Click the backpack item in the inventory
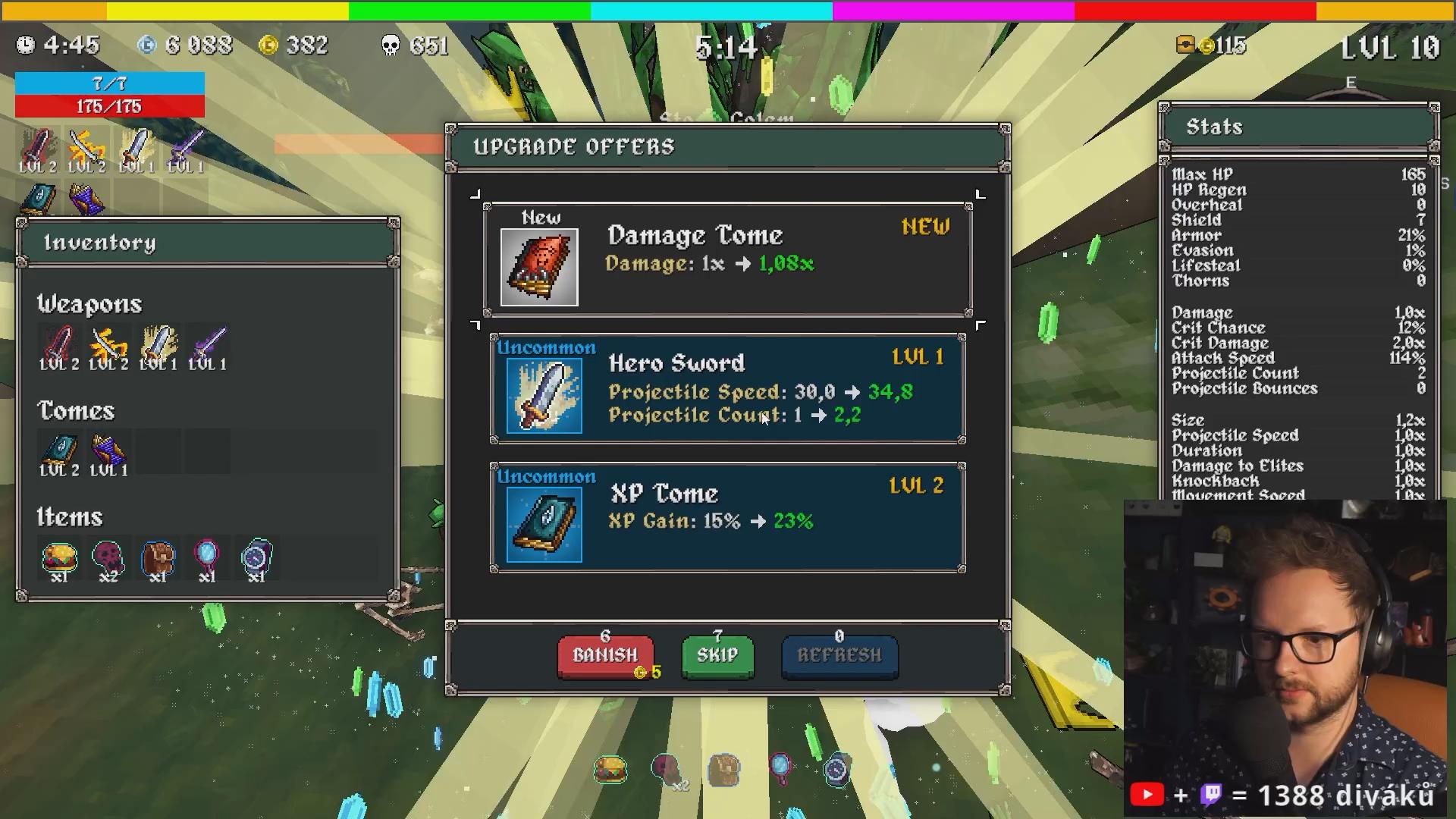The height and width of the screenshot is (819, 1456). pyautogui.click(x=158, y=558)
